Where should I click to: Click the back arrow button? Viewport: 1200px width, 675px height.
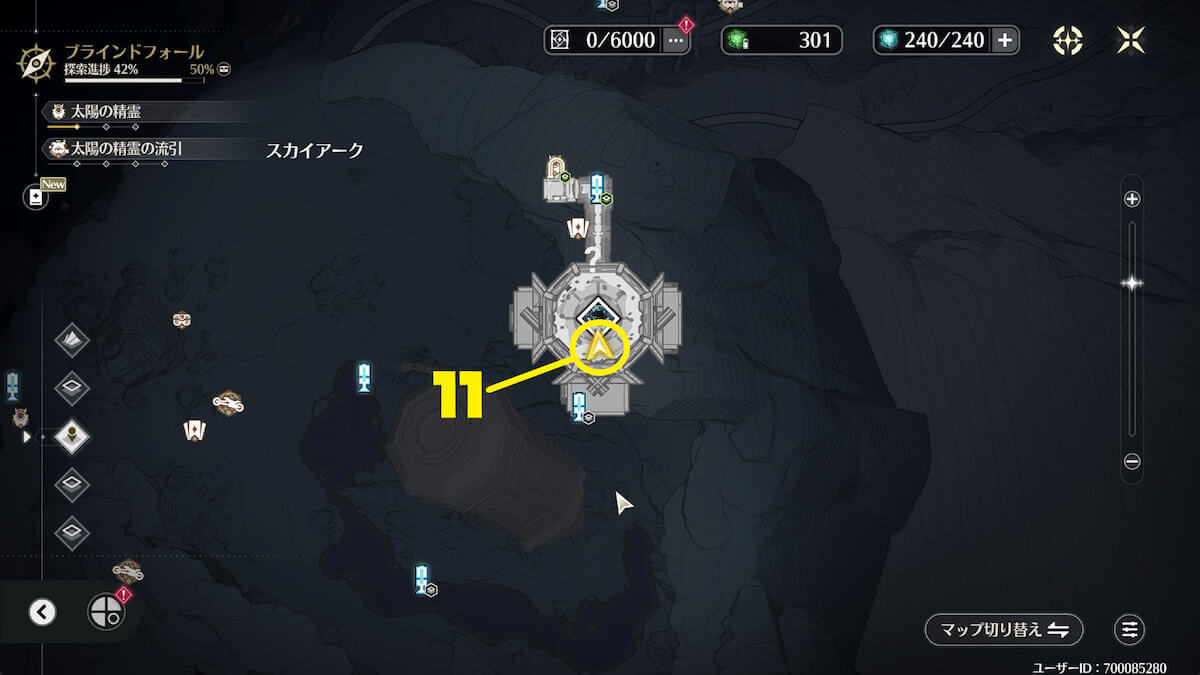click(x=42, y=612)
